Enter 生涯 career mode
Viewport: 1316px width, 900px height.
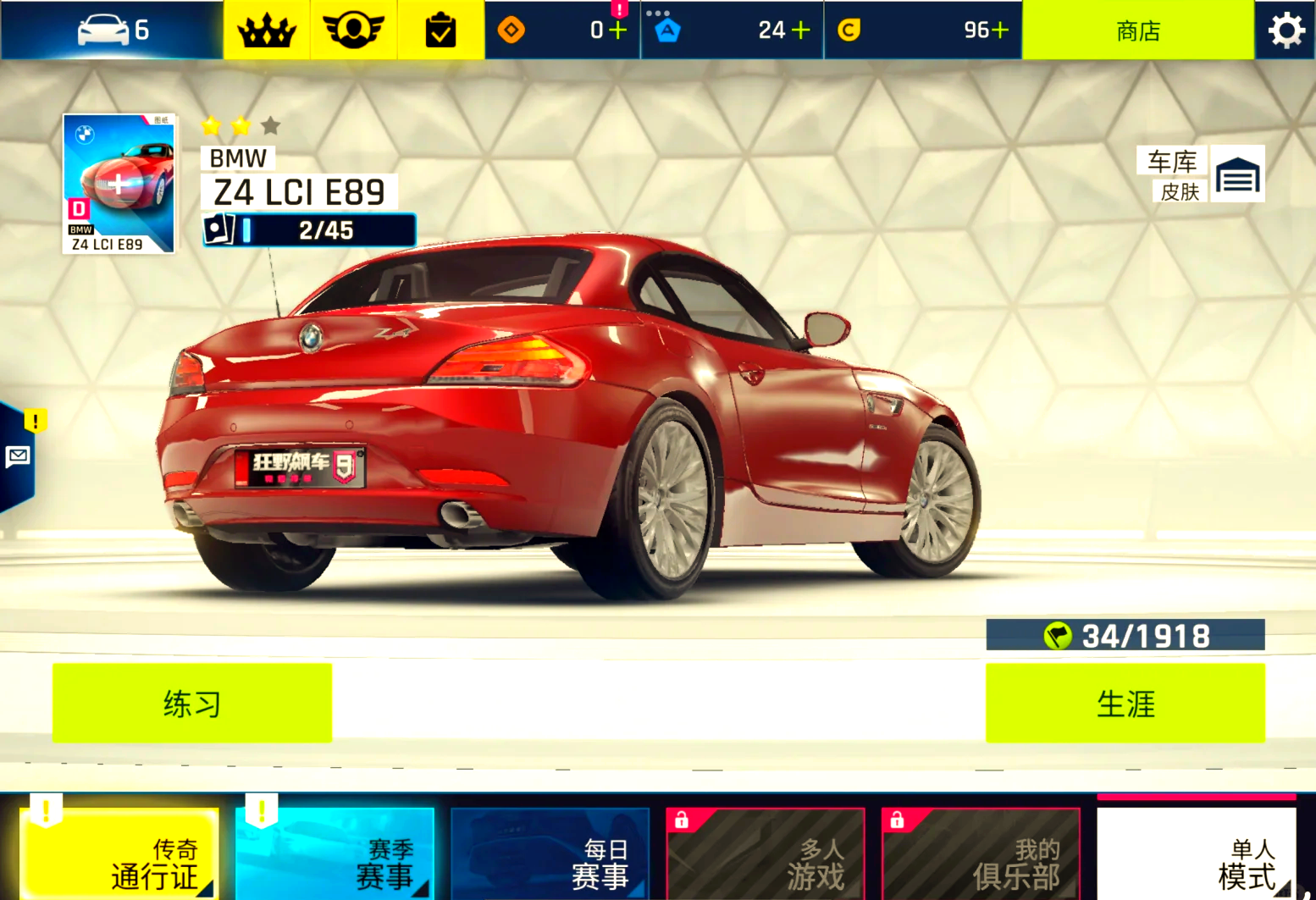[x=1125, y=704]
